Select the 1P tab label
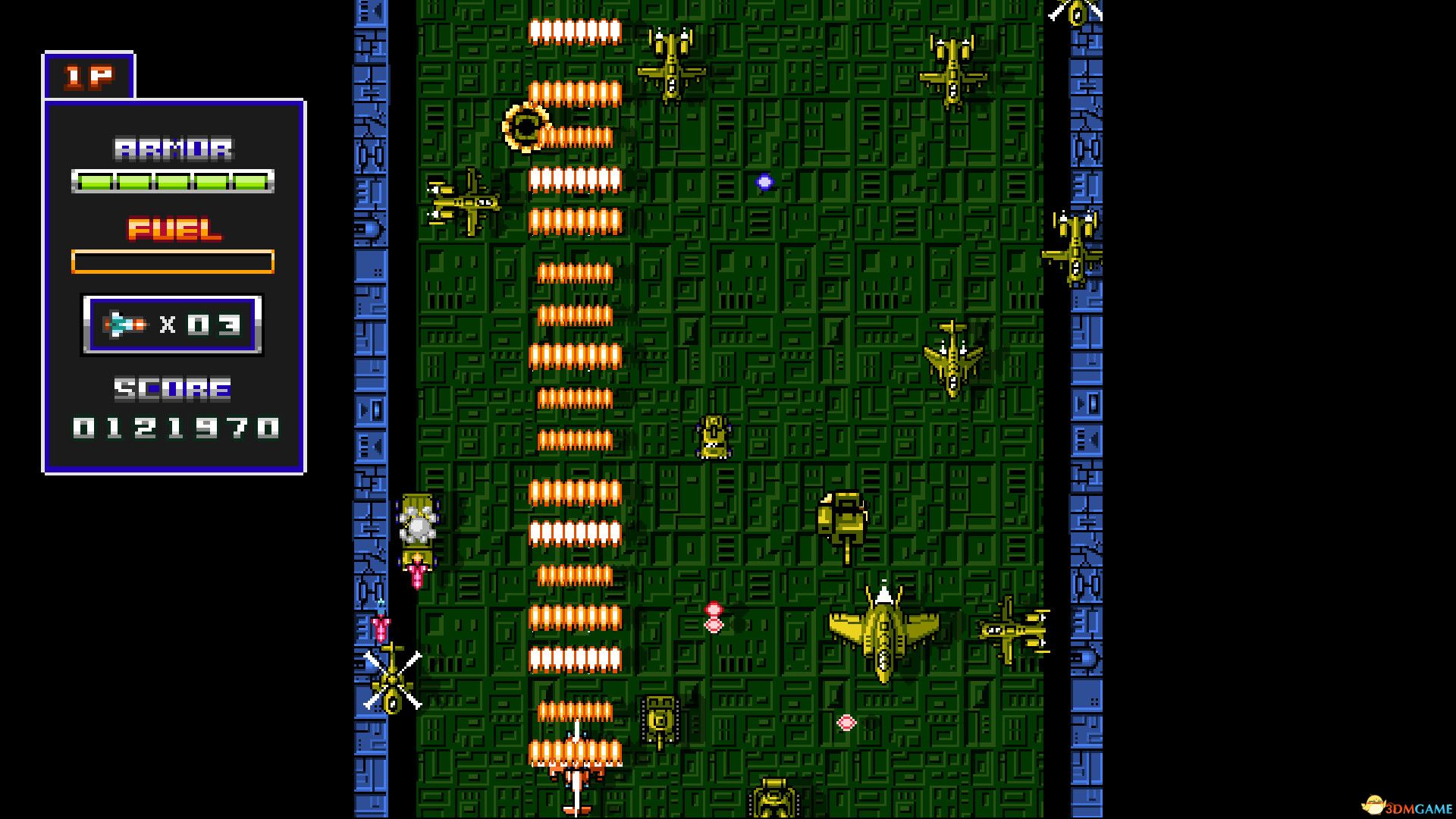1456x819 pixels. click(87, 76)
